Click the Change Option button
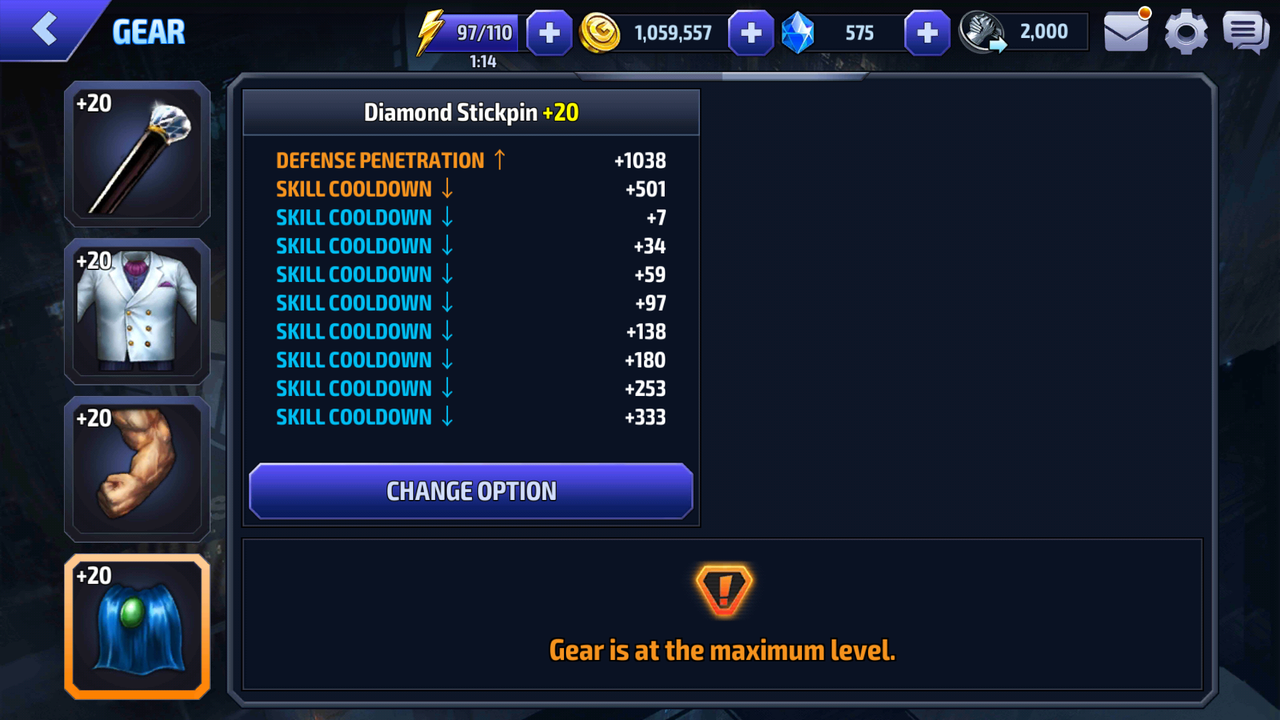This screenshot has height=720, width=1280. click(471, 491)
